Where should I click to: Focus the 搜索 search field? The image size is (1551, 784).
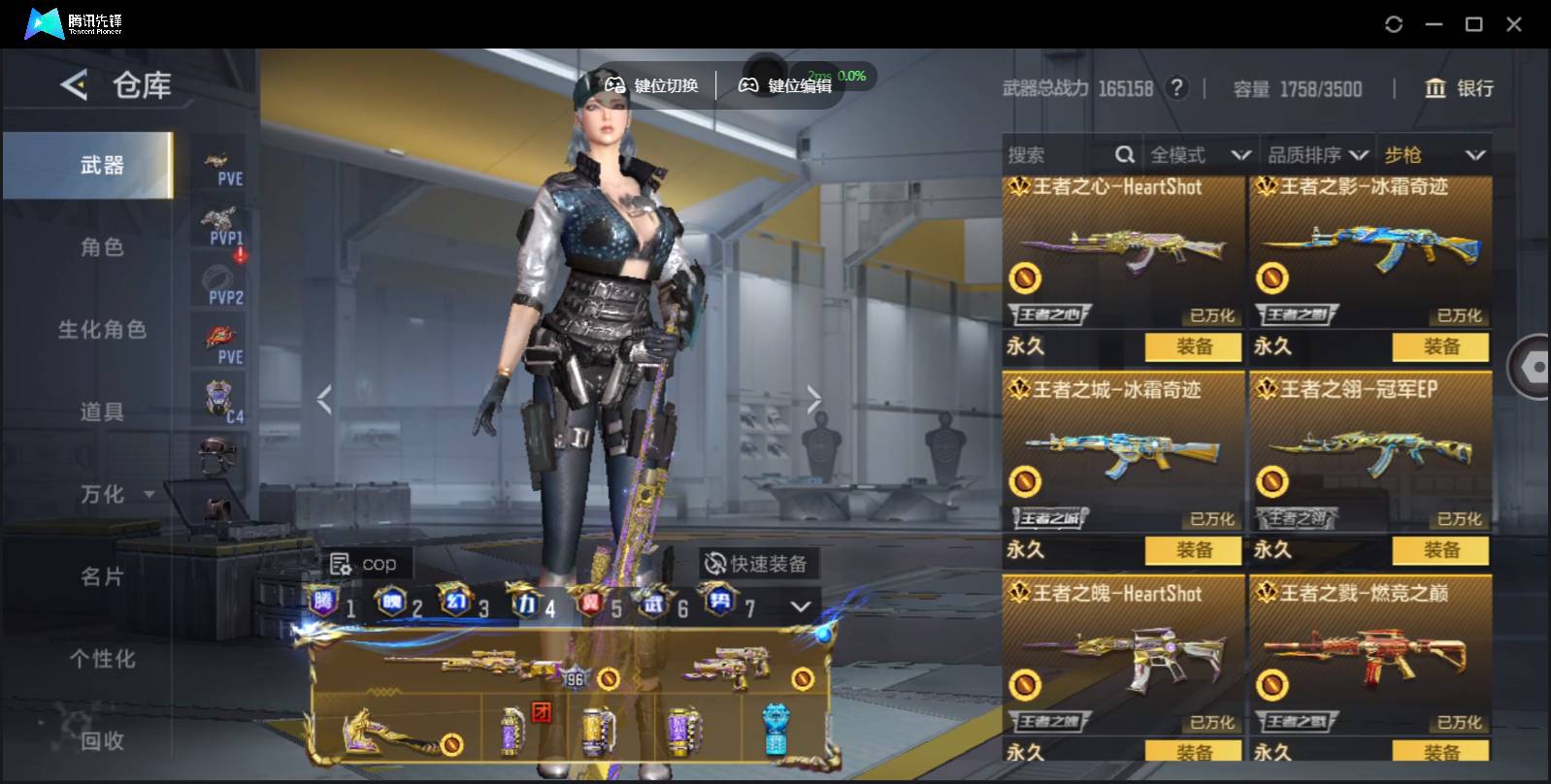pos(1058,155)
